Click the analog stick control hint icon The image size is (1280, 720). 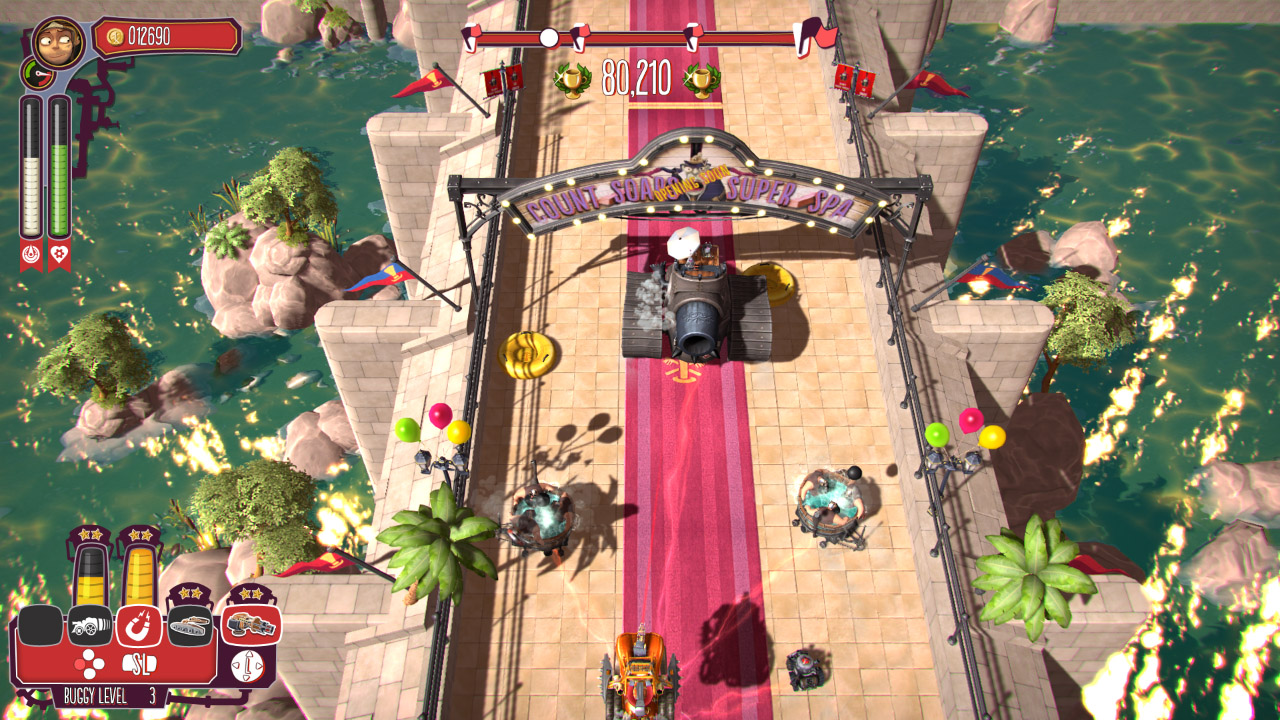[247, 664]
